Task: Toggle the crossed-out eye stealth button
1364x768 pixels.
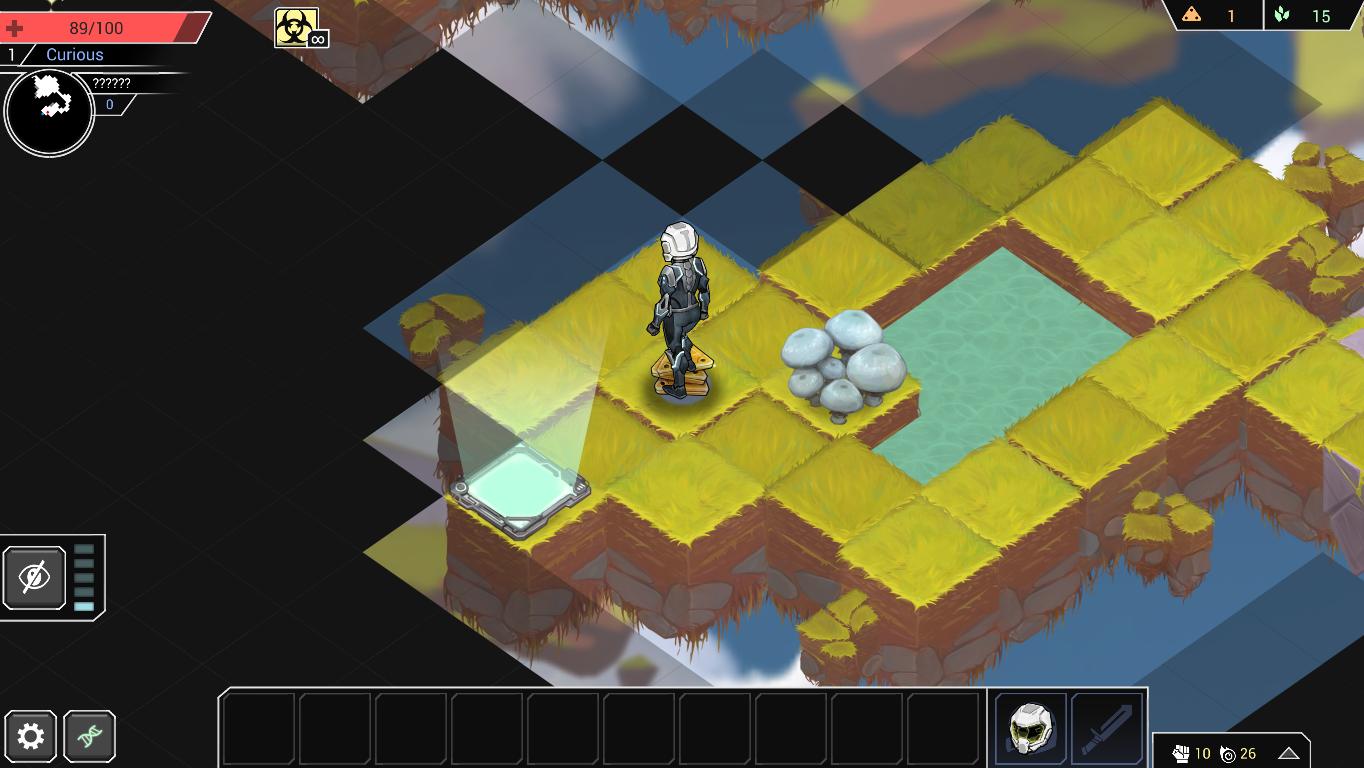Action: click(35, 577)
